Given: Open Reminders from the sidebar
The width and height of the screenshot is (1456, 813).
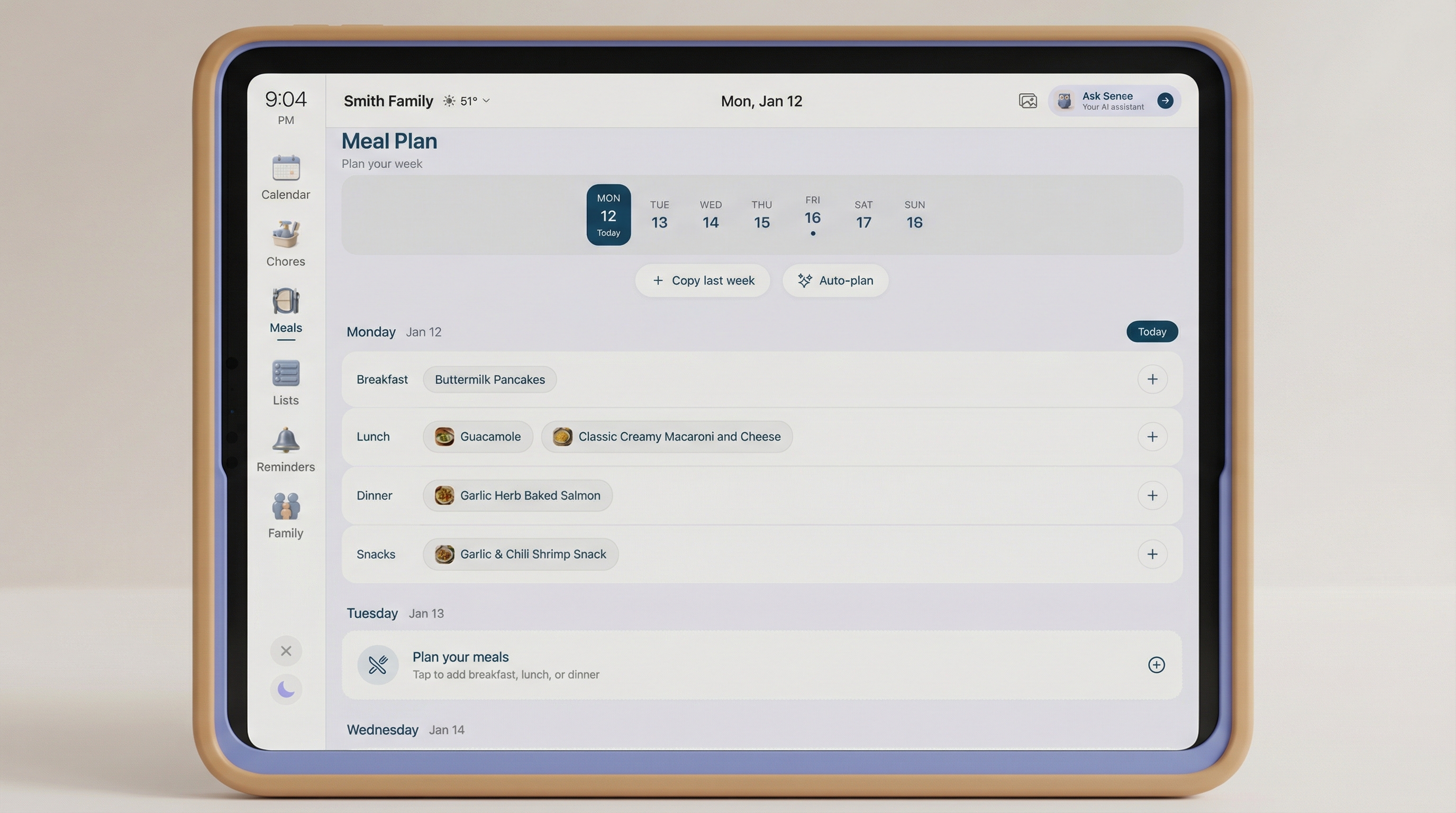Looking at the screenshot, I should [286, 448].
